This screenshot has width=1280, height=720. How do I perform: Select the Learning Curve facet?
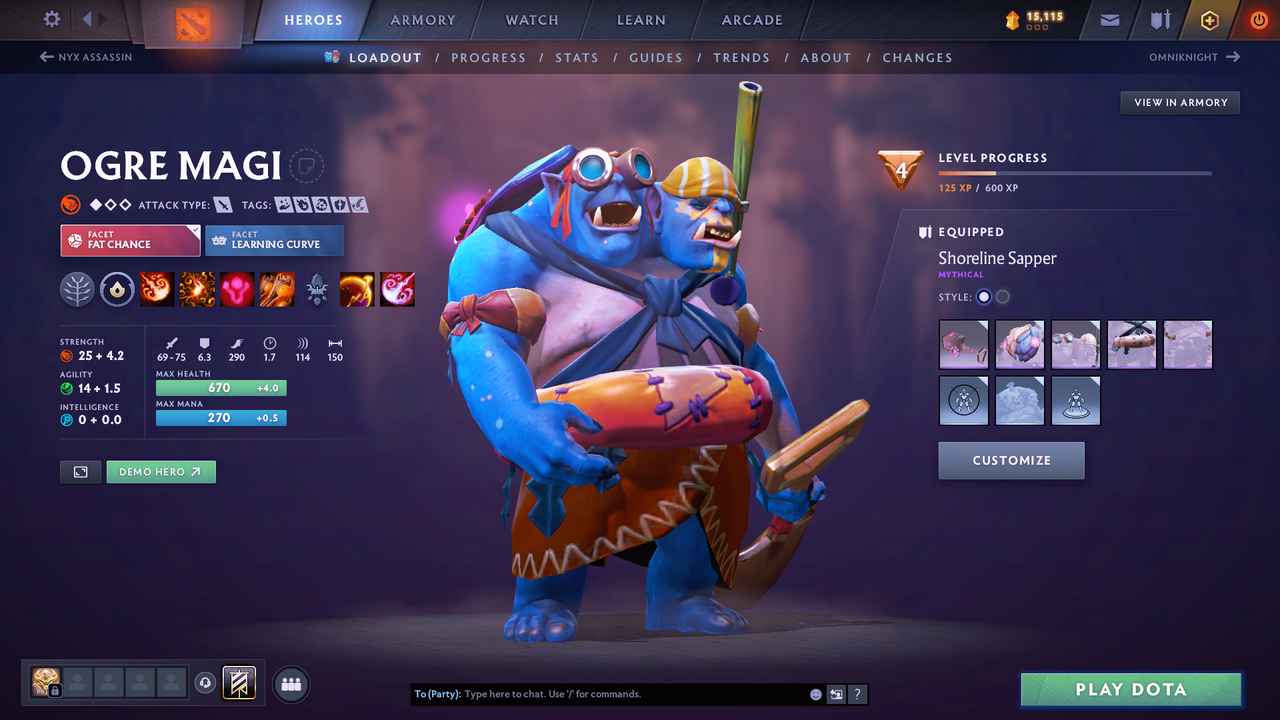click(x=275, y=240)
